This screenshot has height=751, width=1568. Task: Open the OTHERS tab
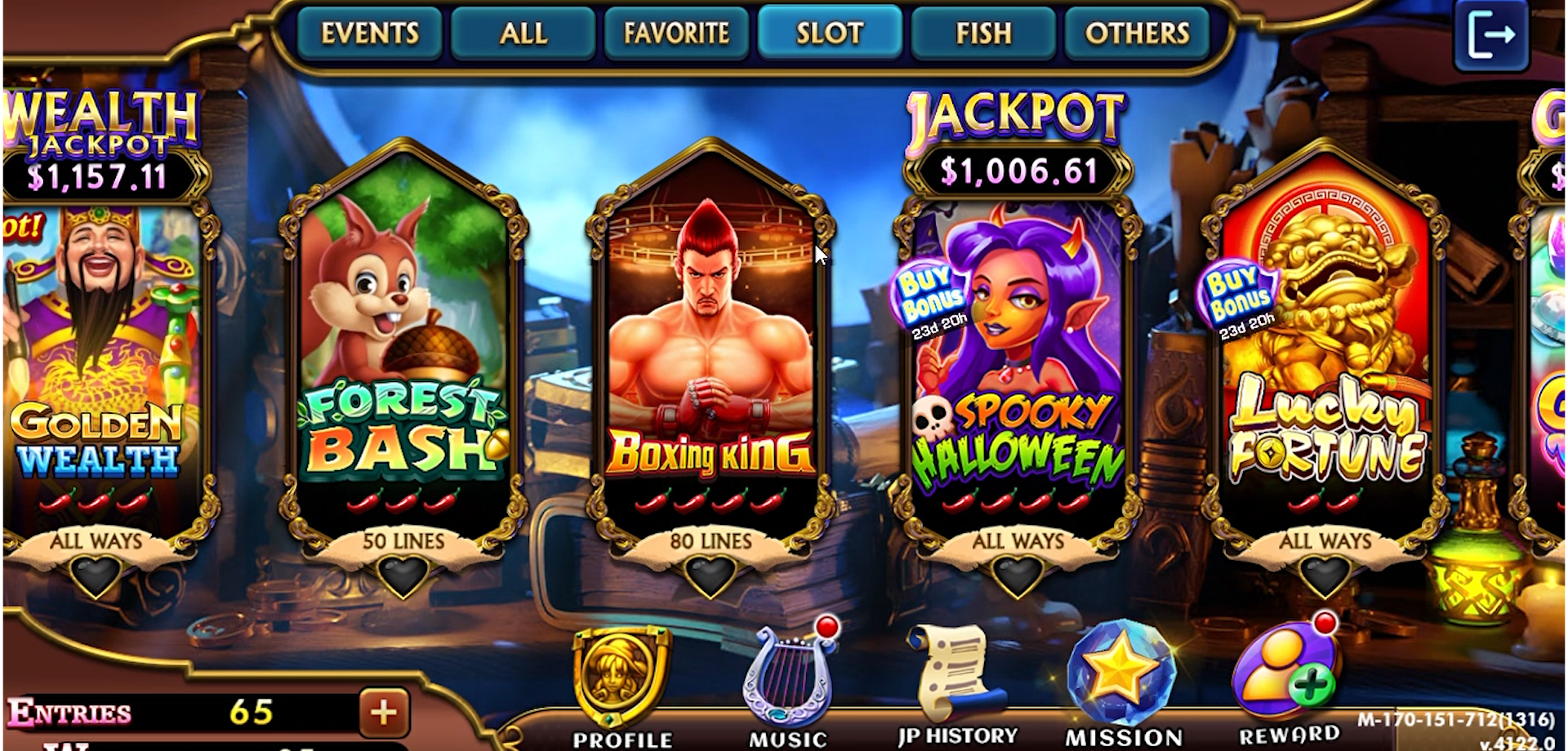pos(1137,33)
